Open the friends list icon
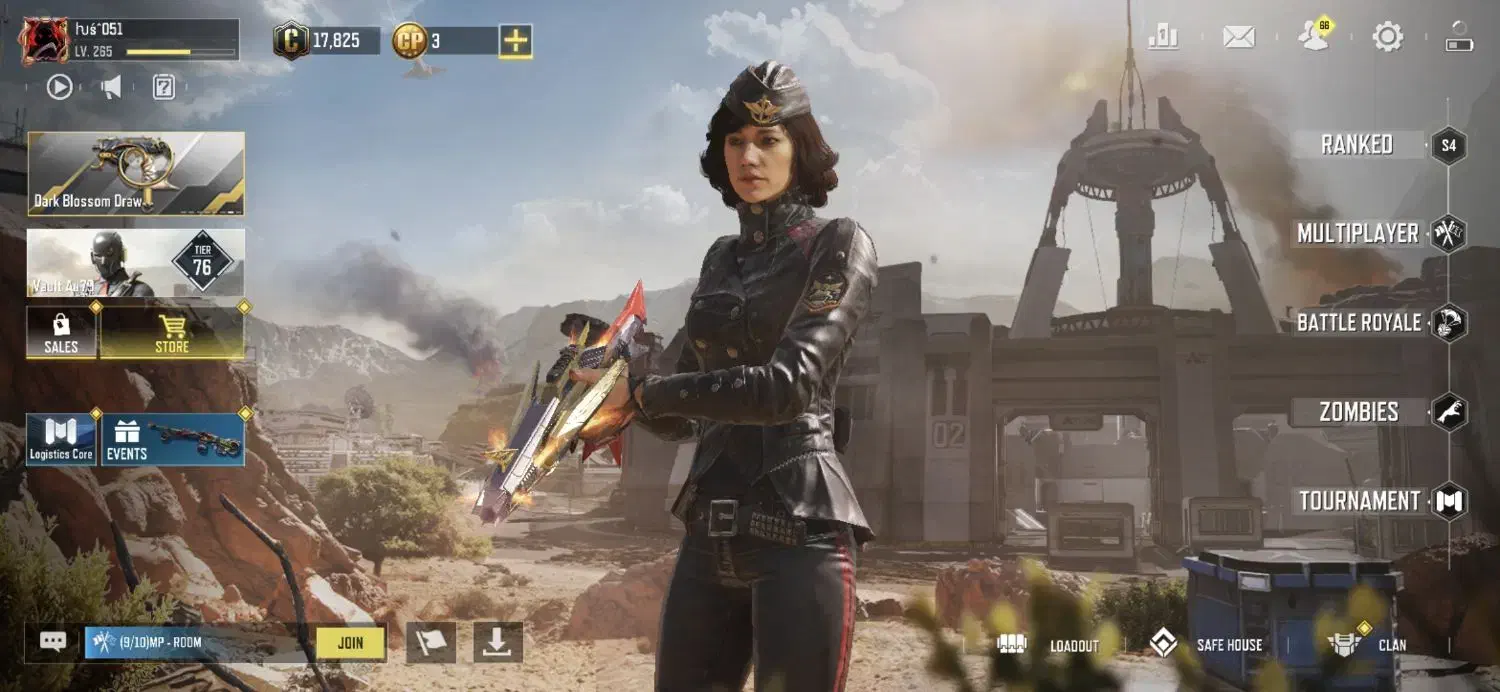 coord(1314,36)
